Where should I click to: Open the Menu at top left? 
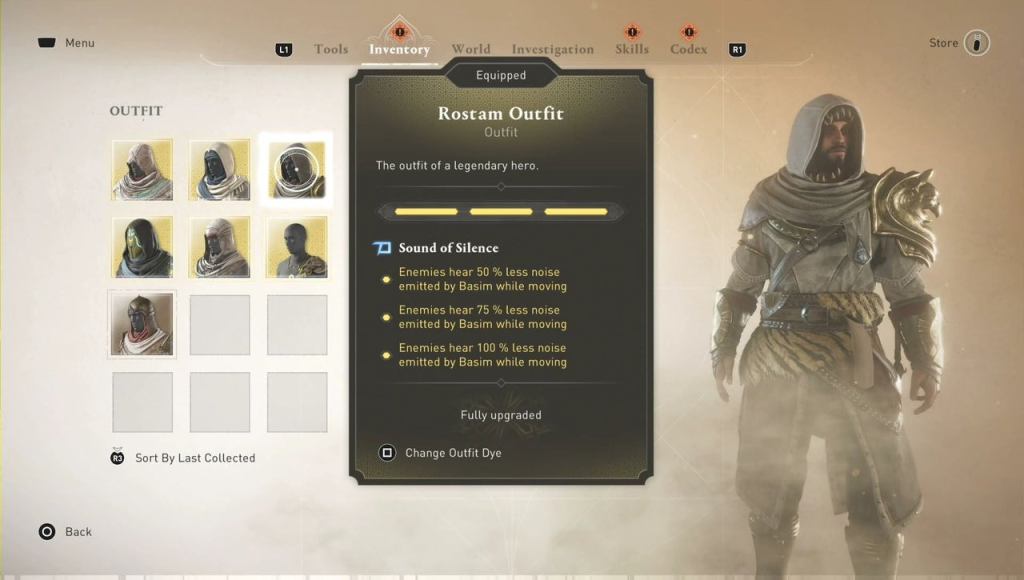click(x=67, y=43)
